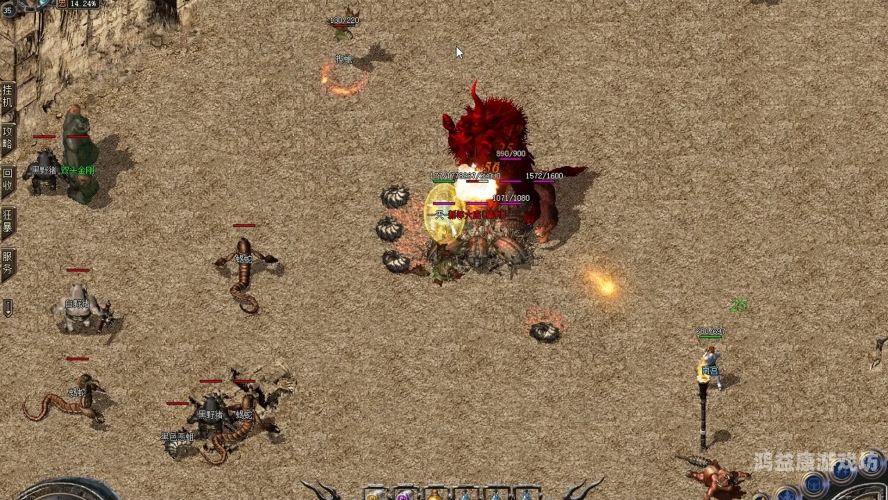Image resolution: width=888 pixels, height=500 pixels.
Task: Open the 挂机 auto-battle side tab
Action: tap(8, 97)
